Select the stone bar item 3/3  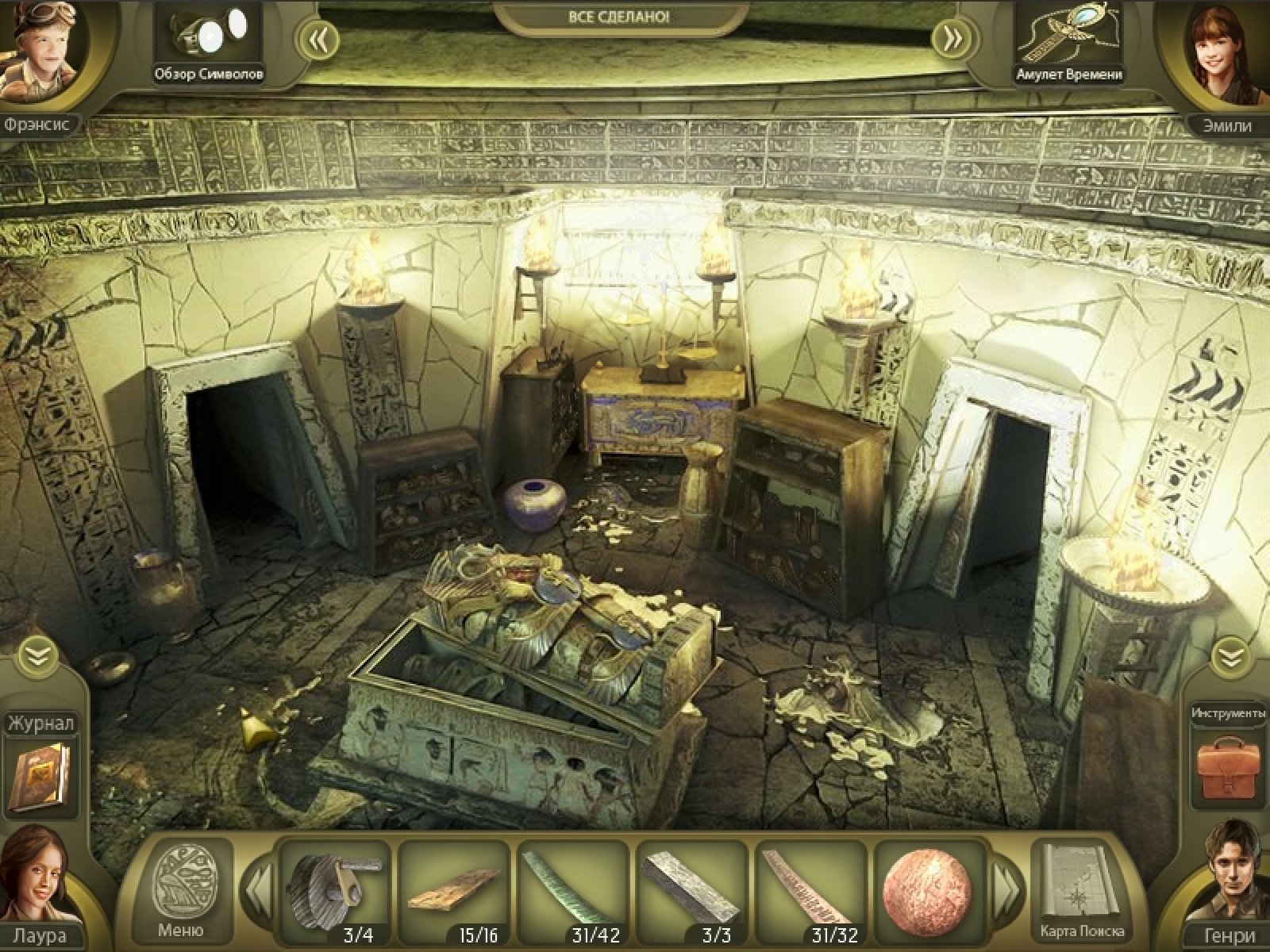[691, 887]
